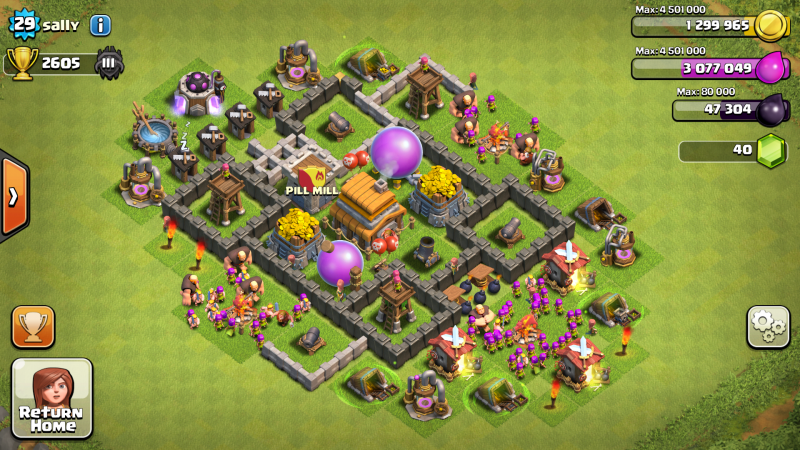800x450 pixels.
Task: Click the blue info icon beside sally
Action: pos(100,25)
